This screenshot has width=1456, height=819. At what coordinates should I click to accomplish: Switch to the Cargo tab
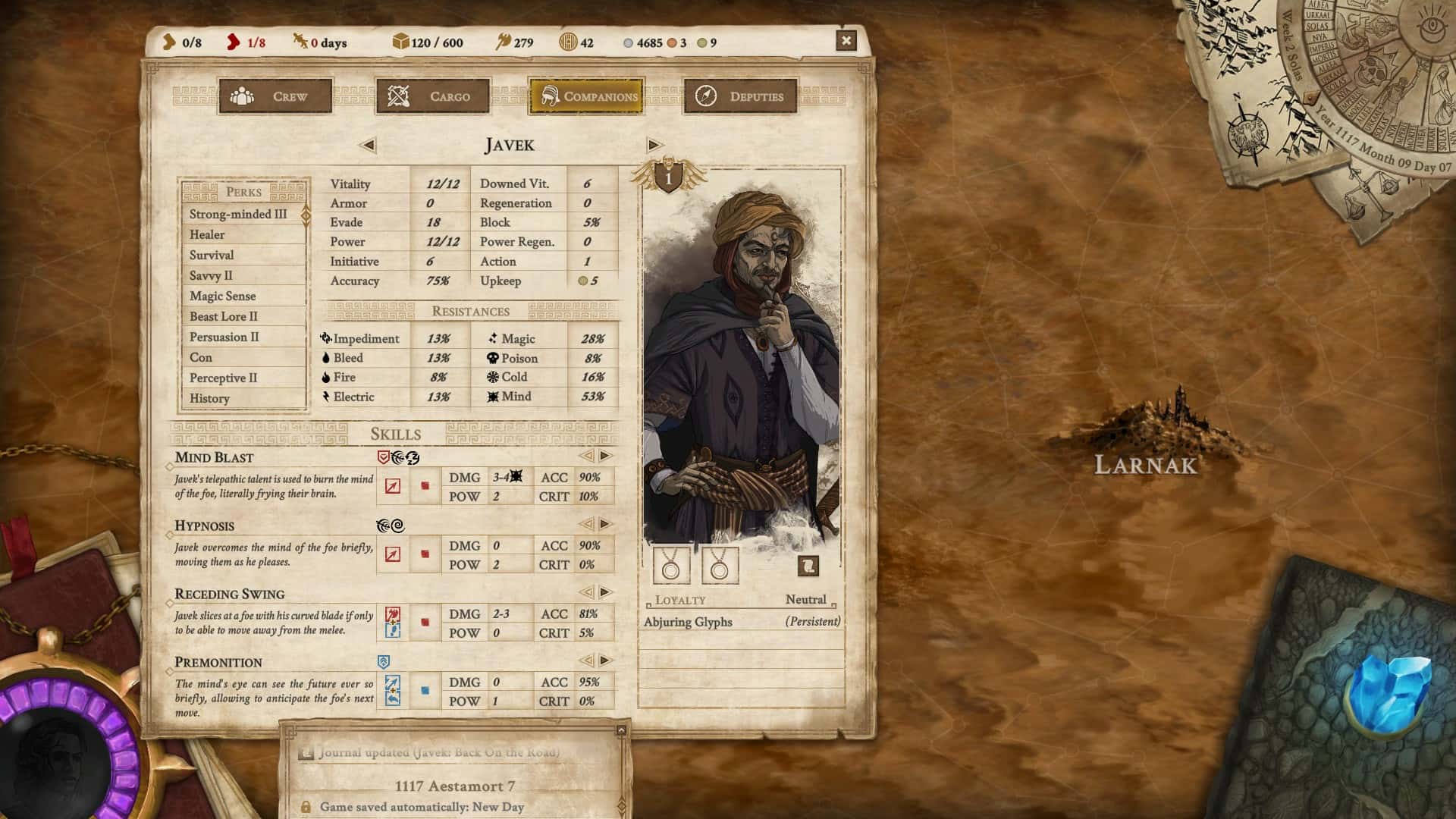[x=433, y=96]
